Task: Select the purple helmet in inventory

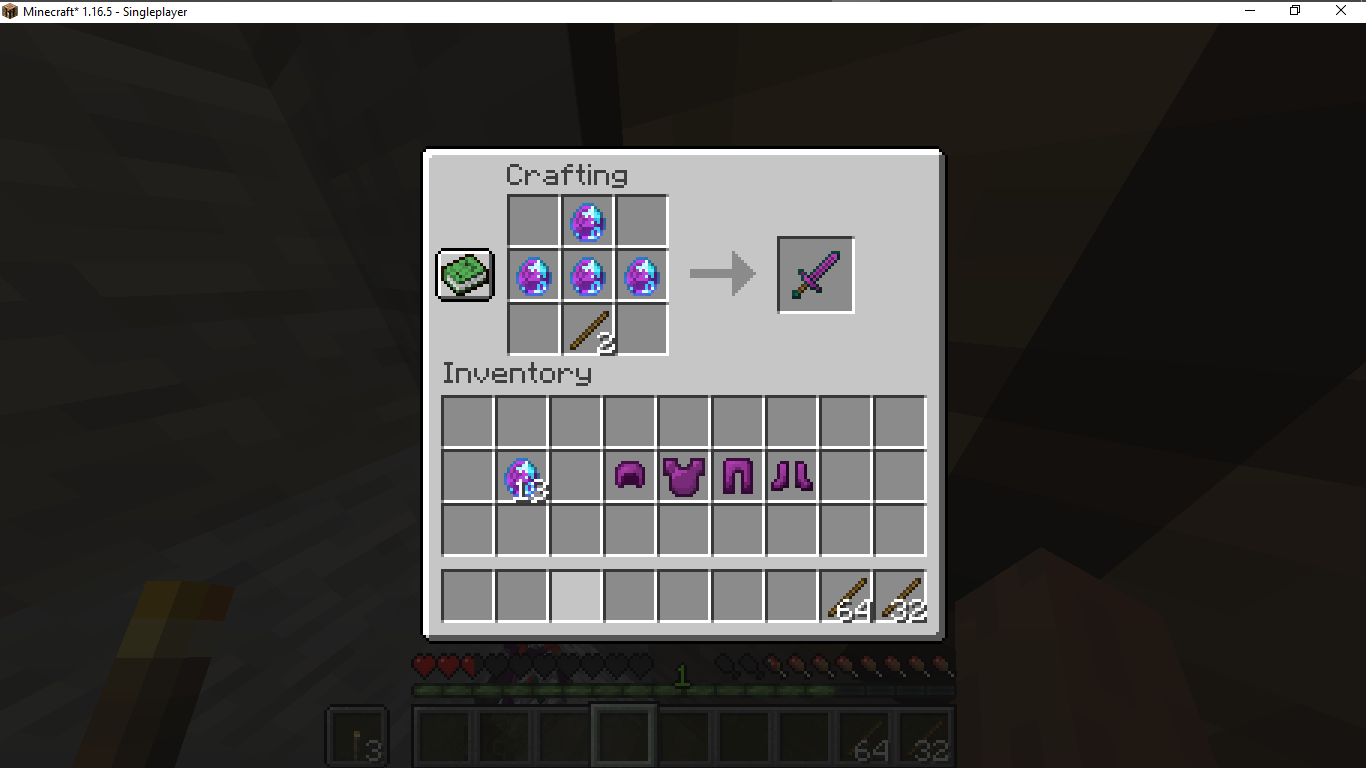Action: (x=629, y=477)
